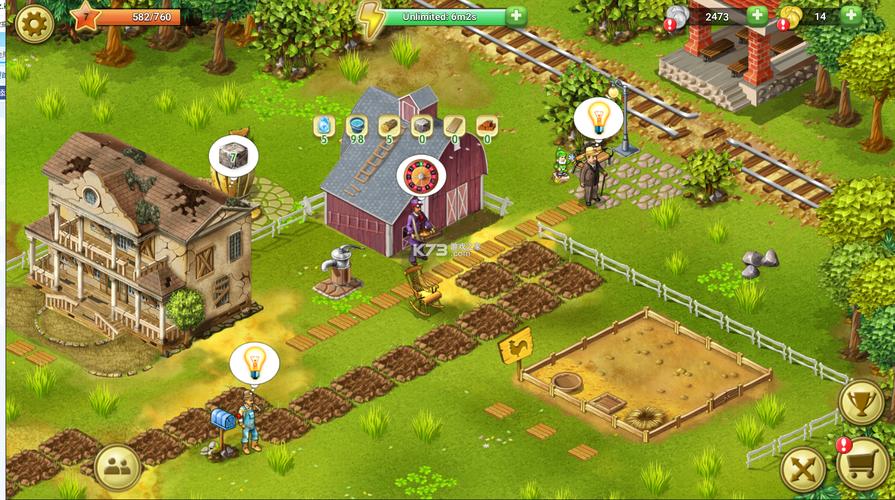Image resolution: width=895 pixels, height=500 pixels.
Task: Select the water bucket resource icon
Action: coord(356,125)
